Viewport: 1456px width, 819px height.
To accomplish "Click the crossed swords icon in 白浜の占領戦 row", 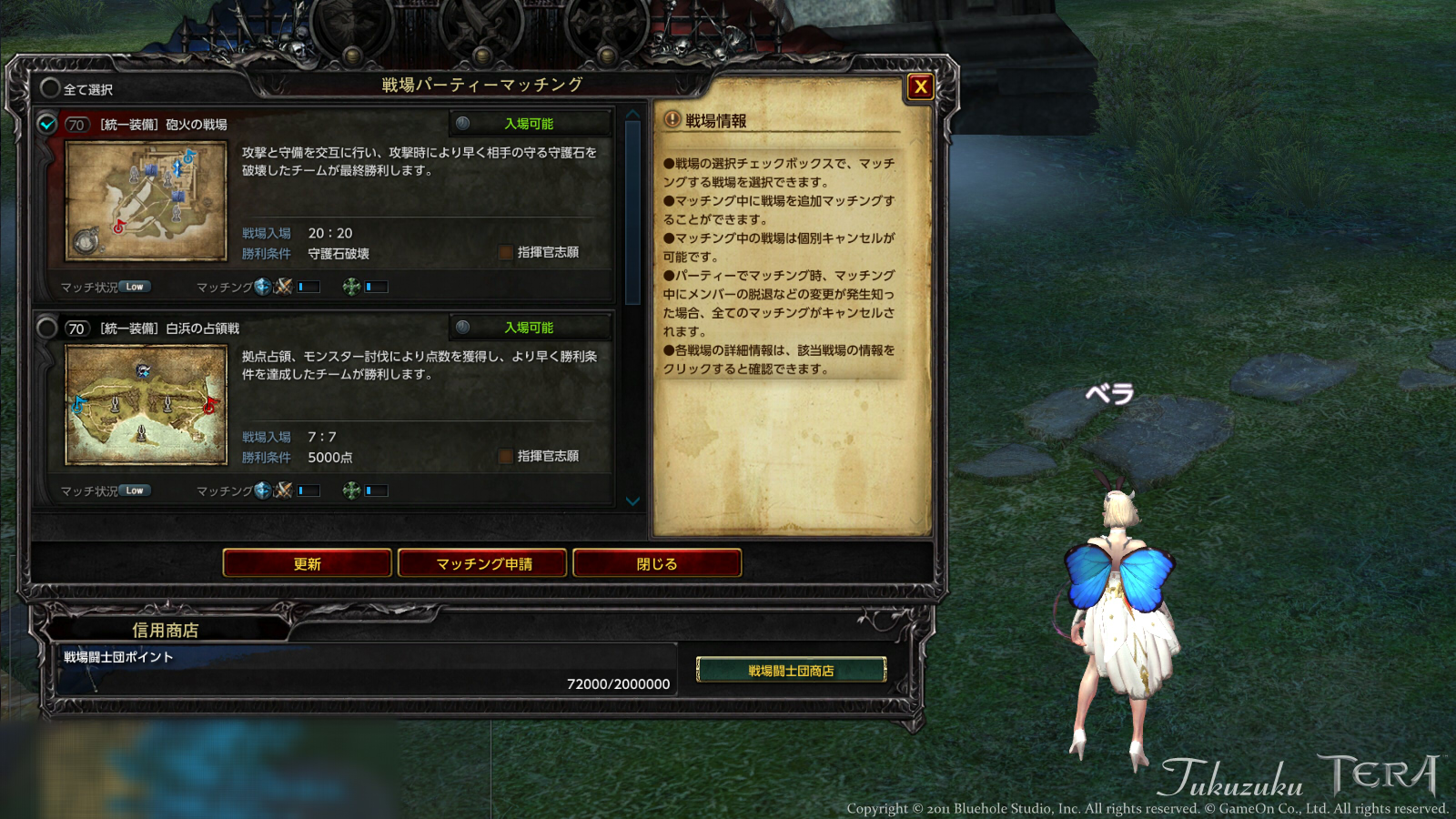I will coord(285,490).
